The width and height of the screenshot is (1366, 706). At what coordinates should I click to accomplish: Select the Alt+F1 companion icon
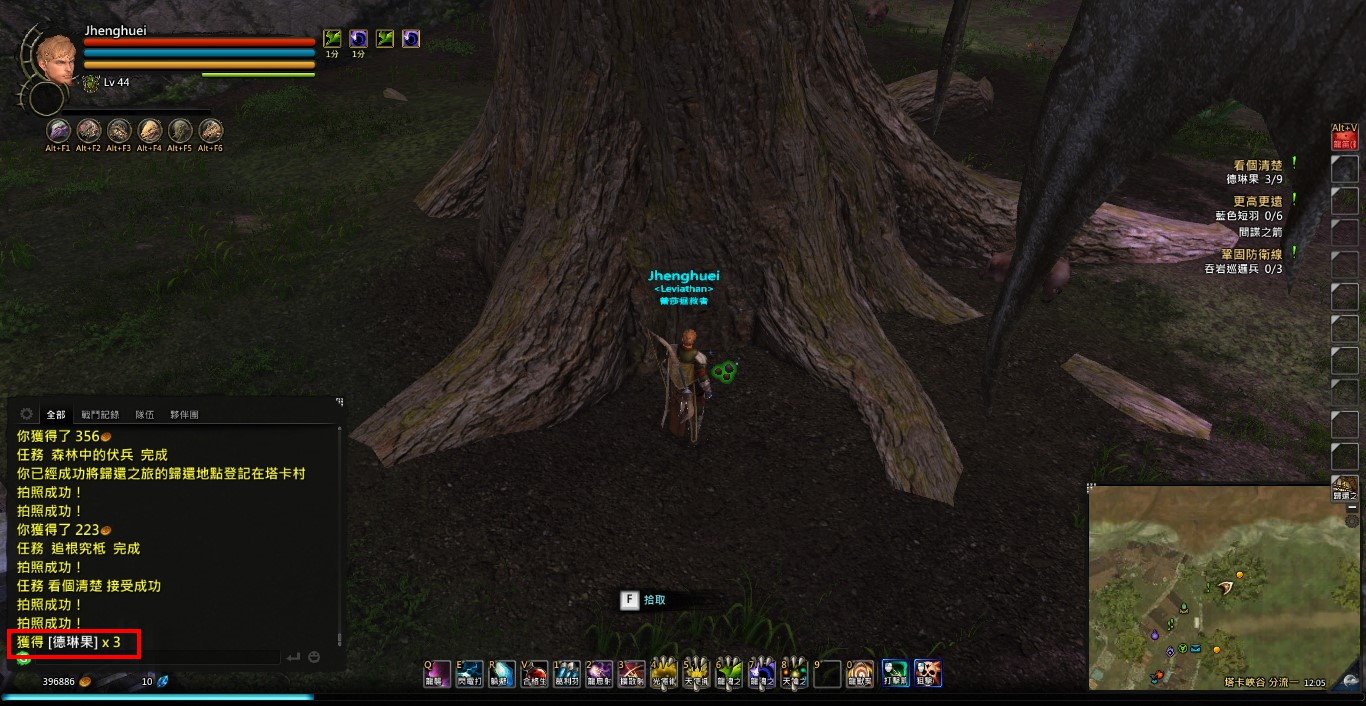click(x=58, y=130)
